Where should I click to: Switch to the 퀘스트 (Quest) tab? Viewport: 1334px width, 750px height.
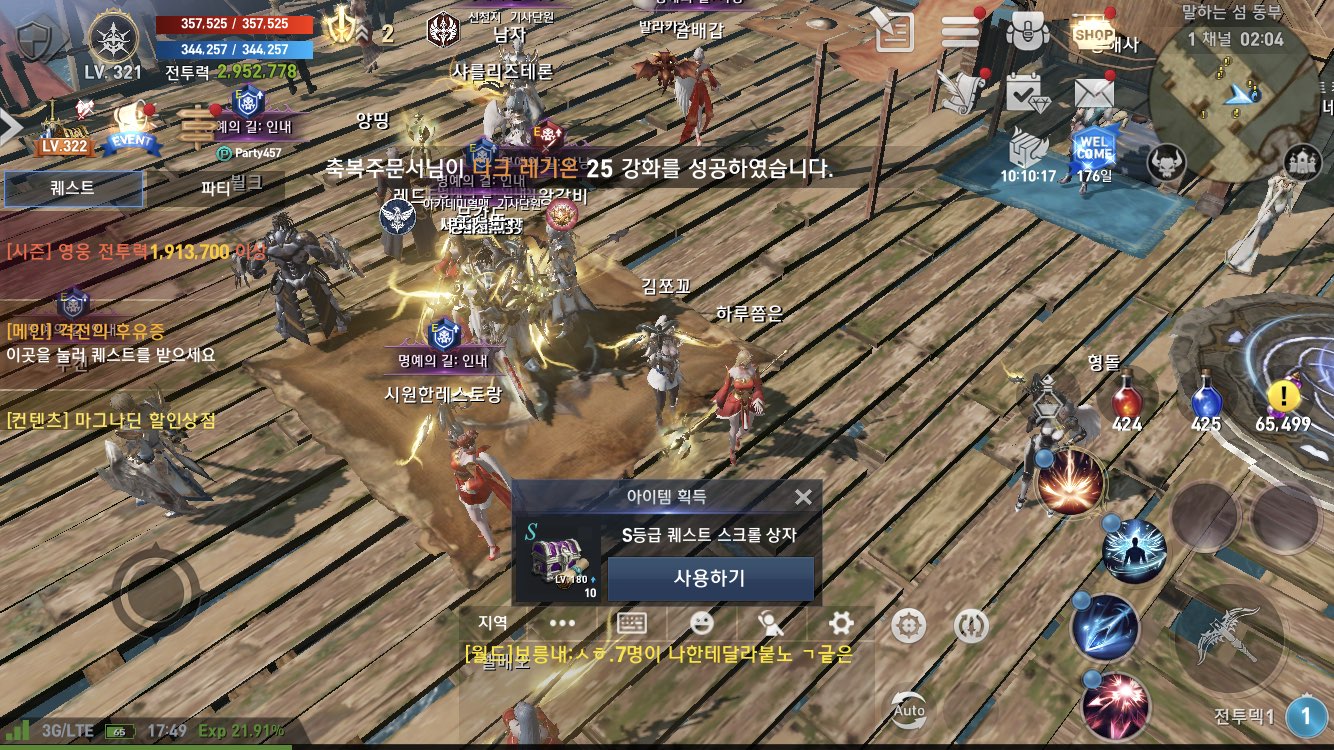[73, 188]
